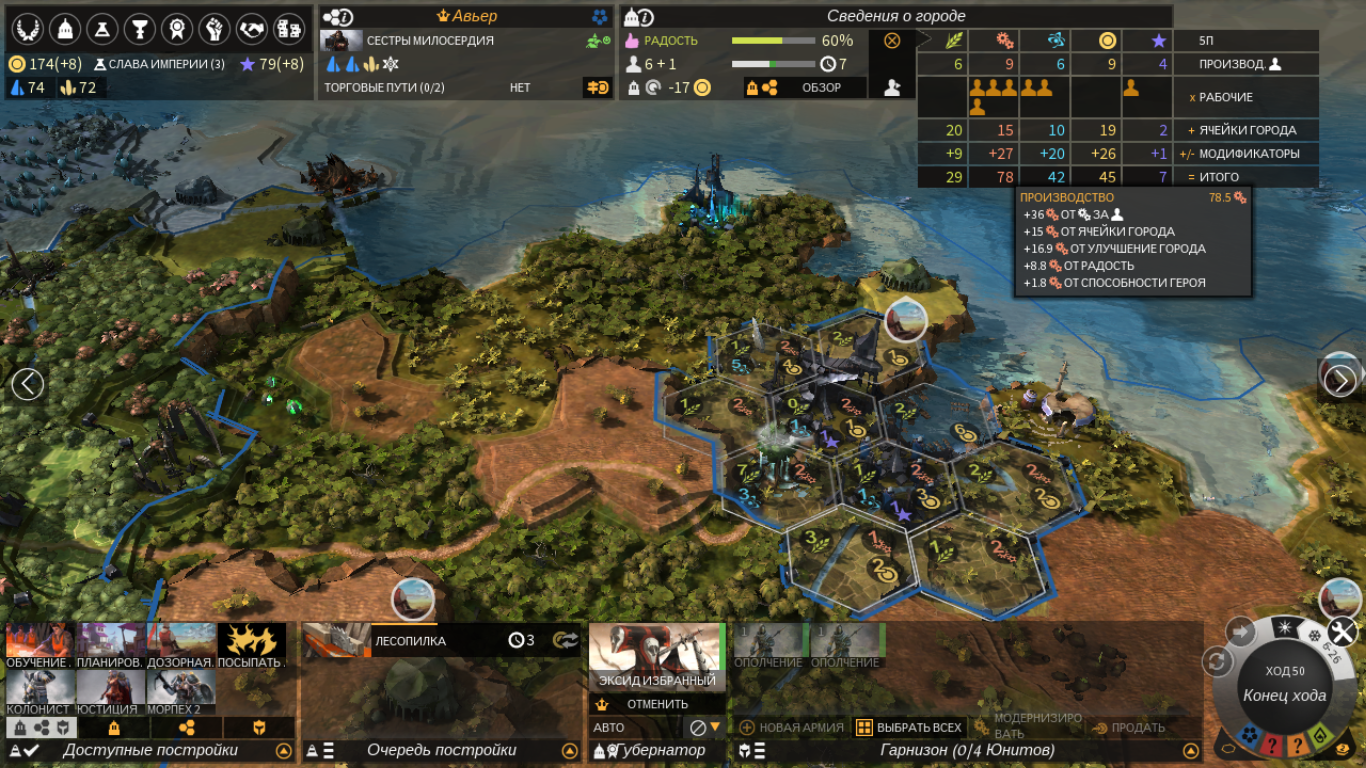Open the wrench game menu
This screenshot has width=1366, height=768.
[1342, 631]
